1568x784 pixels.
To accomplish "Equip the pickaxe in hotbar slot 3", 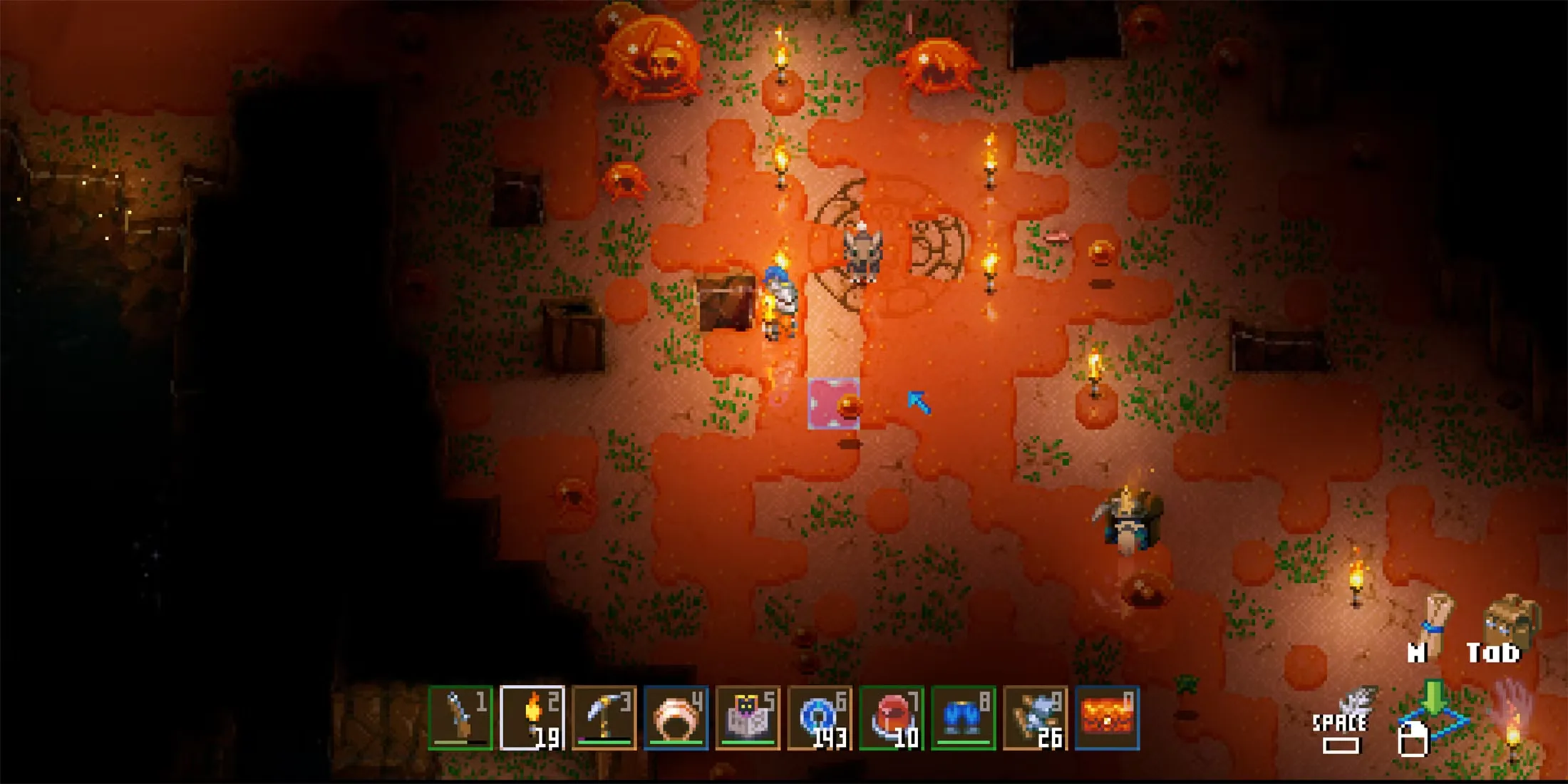I will coord(604,718).
